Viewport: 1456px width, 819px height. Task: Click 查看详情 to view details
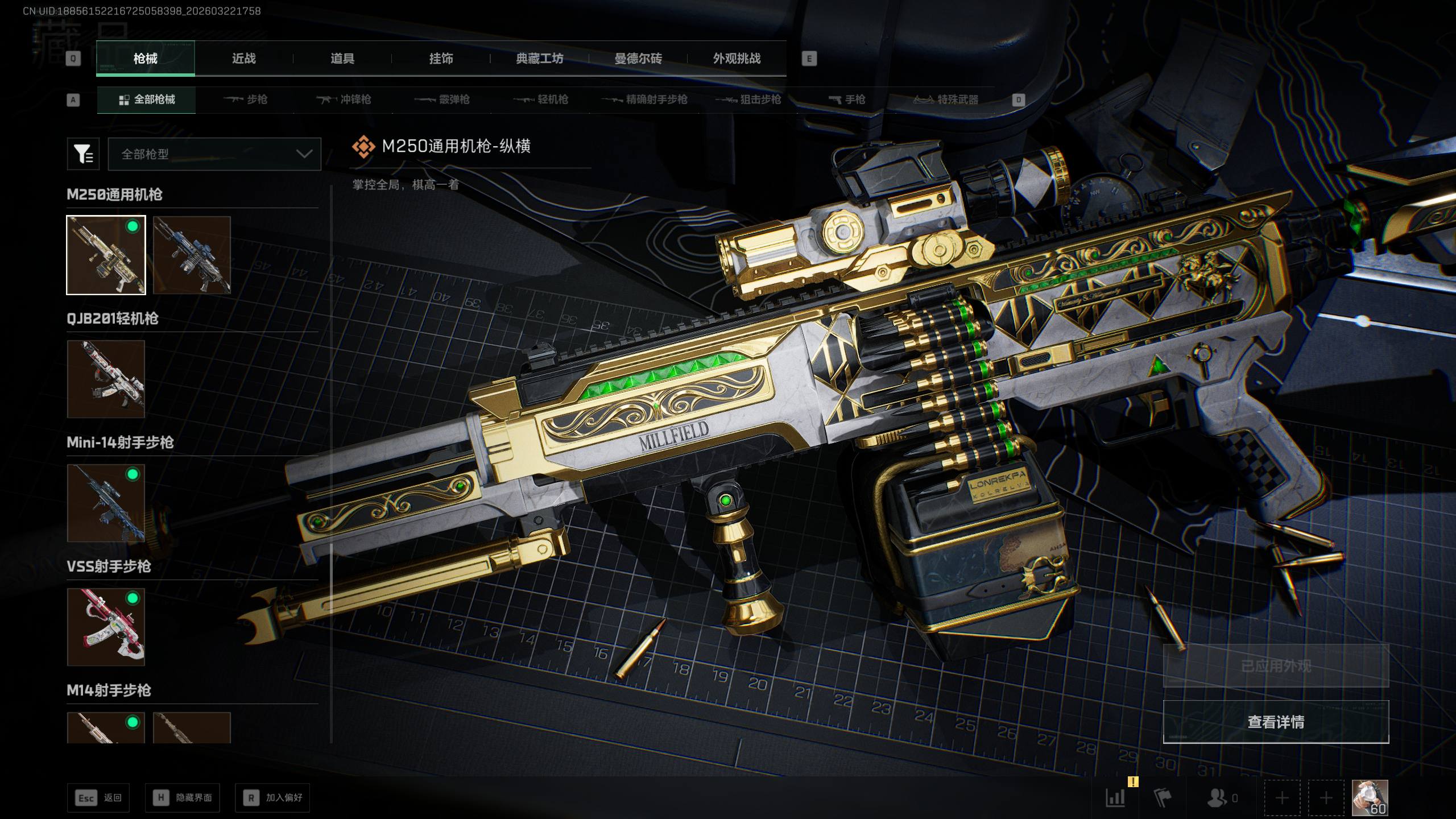pos(1276,722)
